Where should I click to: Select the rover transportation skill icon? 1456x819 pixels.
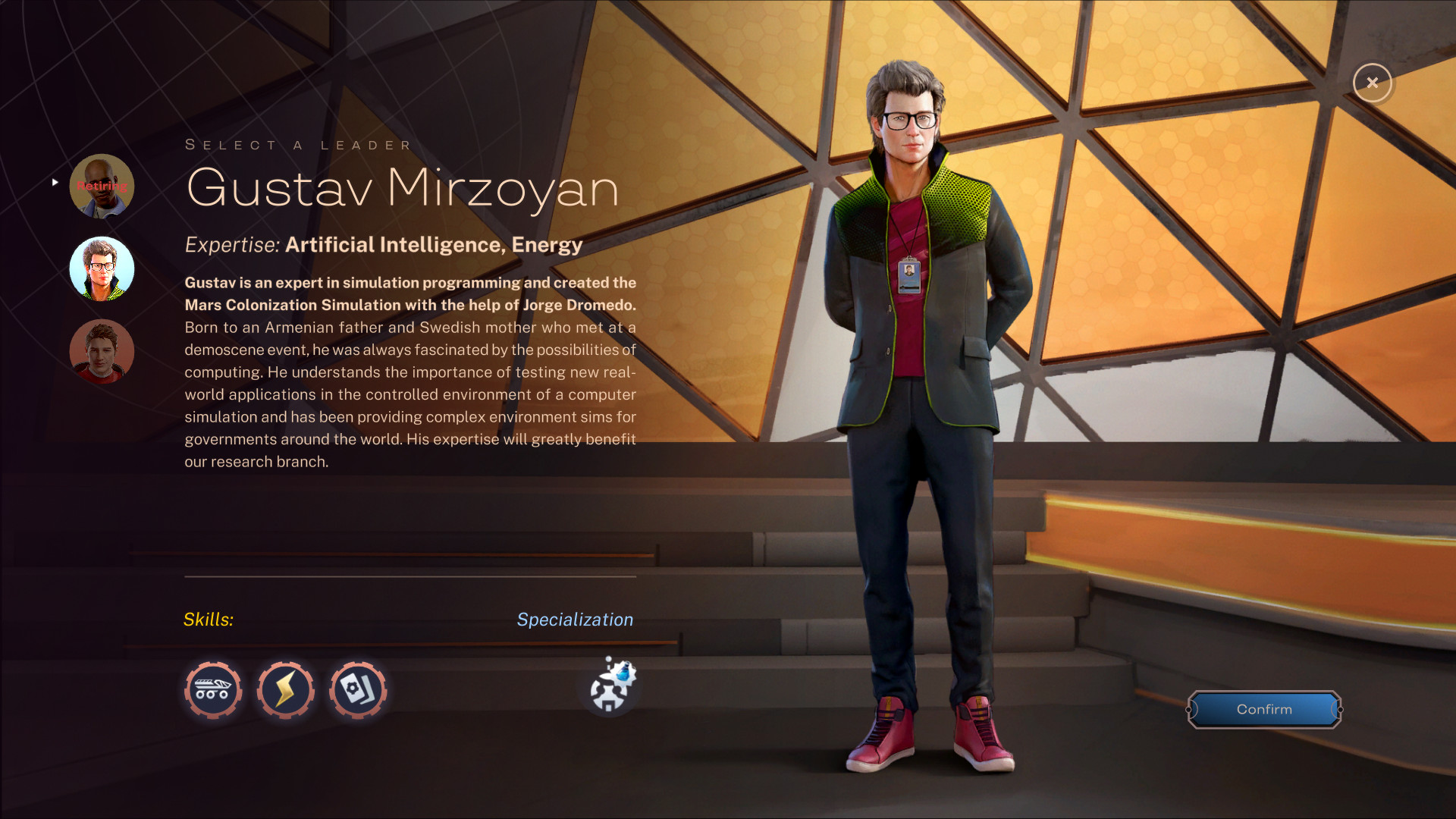[x=213, y=690]
